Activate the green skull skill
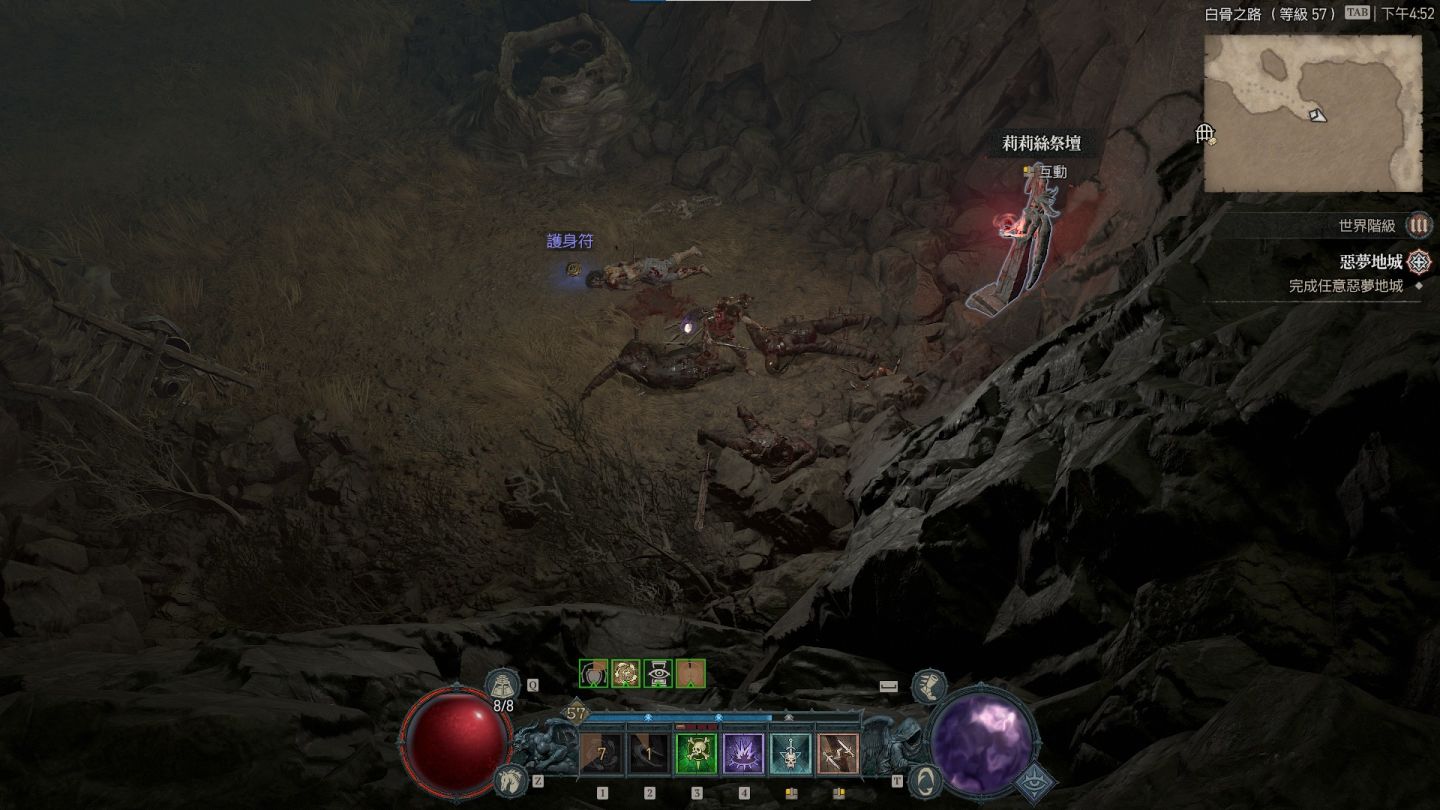The width and height of the screenshot is (1440, 810). click(x=696, y=754)
